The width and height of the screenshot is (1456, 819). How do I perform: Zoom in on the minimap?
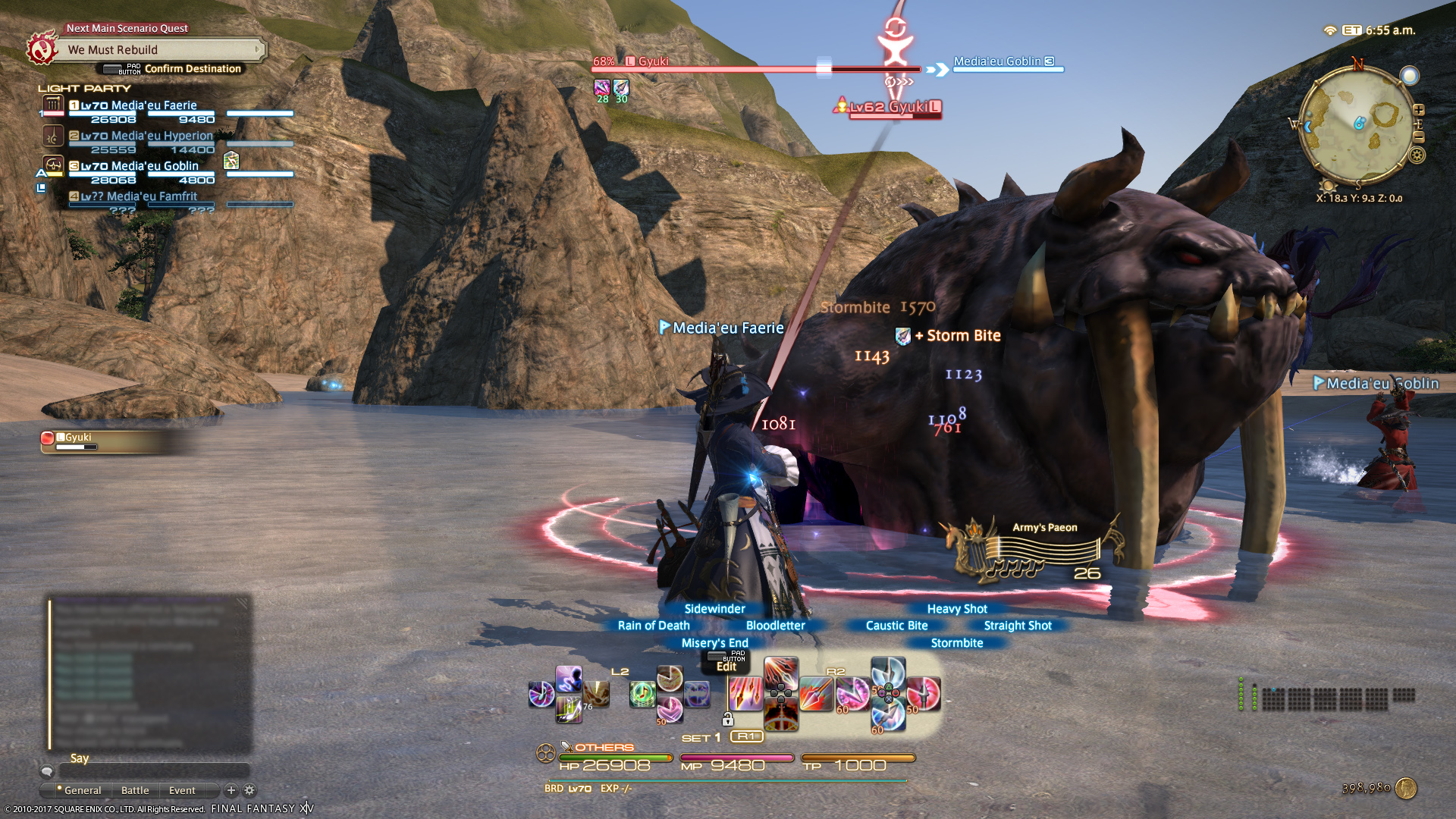click(x=1419, y=110)
